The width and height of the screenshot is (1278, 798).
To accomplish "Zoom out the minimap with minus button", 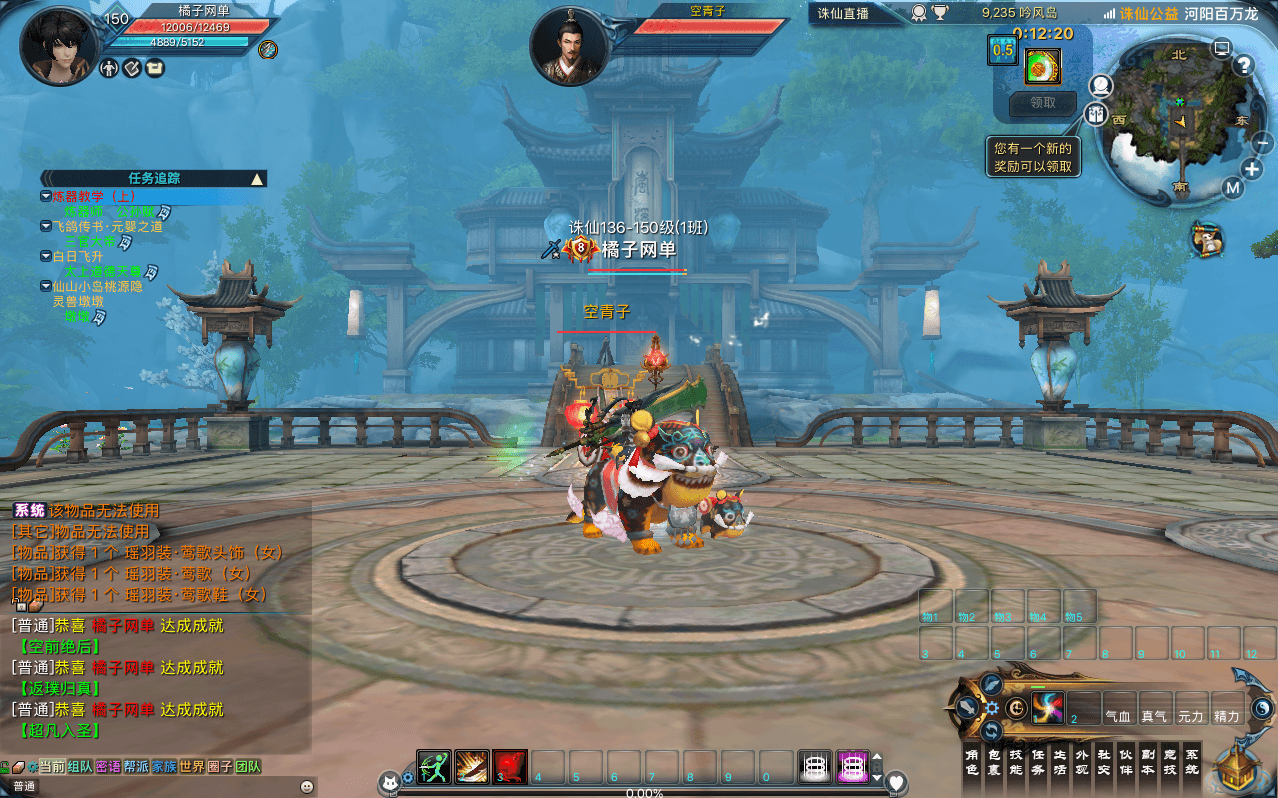I will pos(1262,142).
